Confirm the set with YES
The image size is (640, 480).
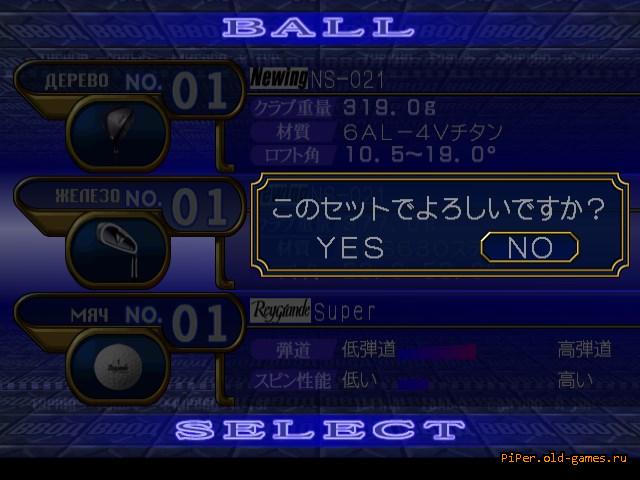(x=349, y=247)
